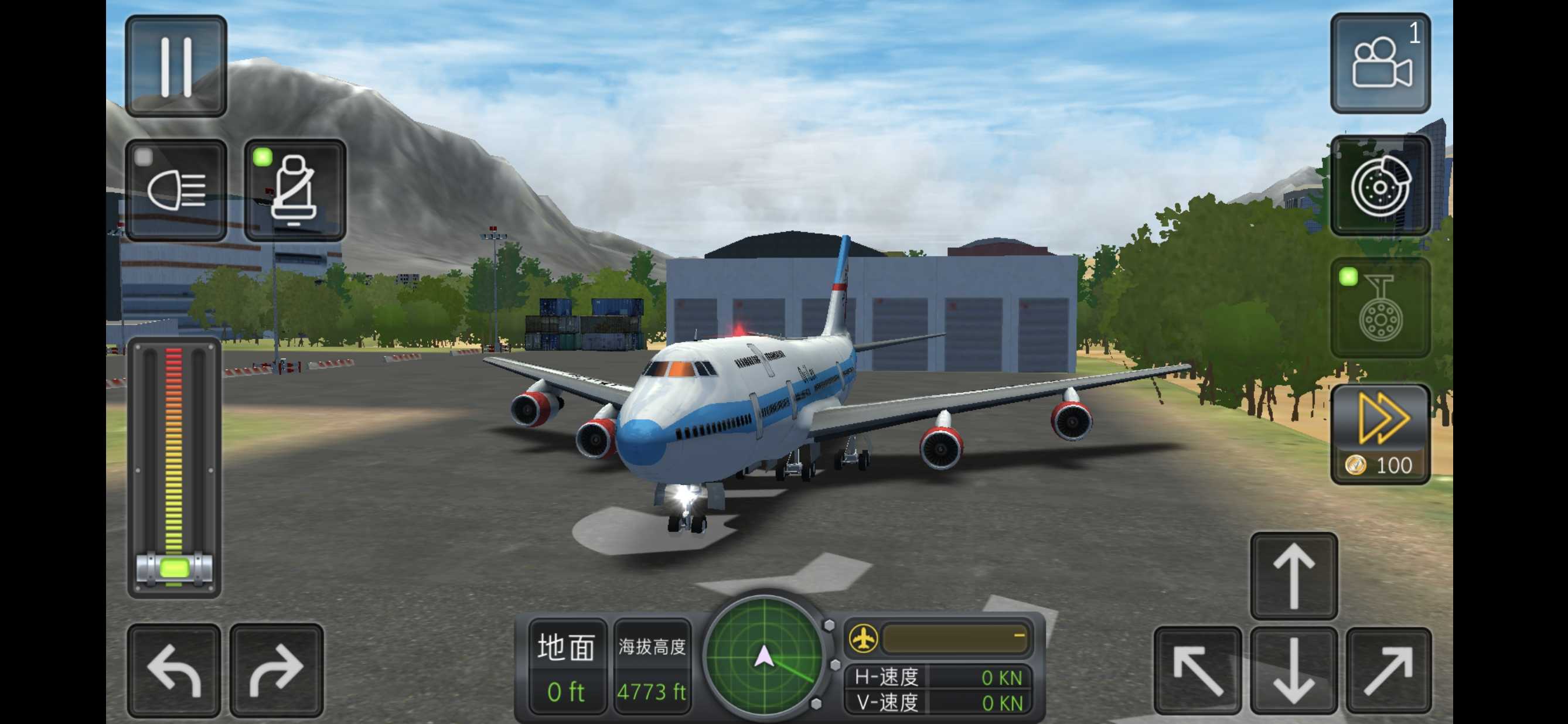Toggle the landing gear
The image size is (1568, 724).
(1380, 309)
